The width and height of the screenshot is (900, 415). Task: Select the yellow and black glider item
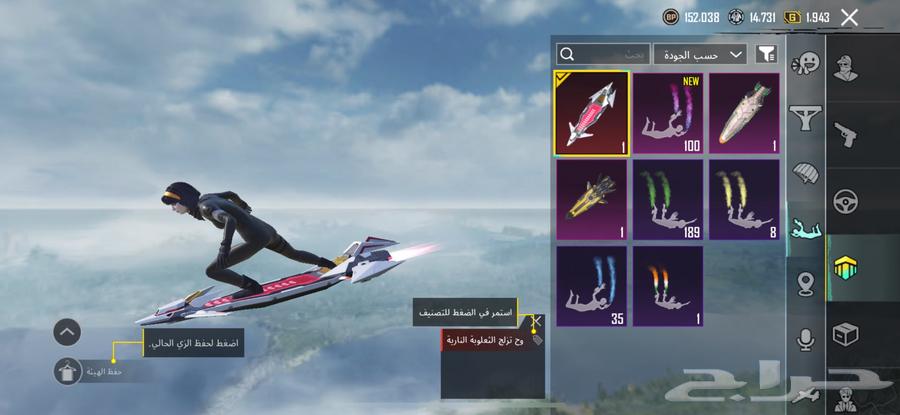click(x=591, y=199)
